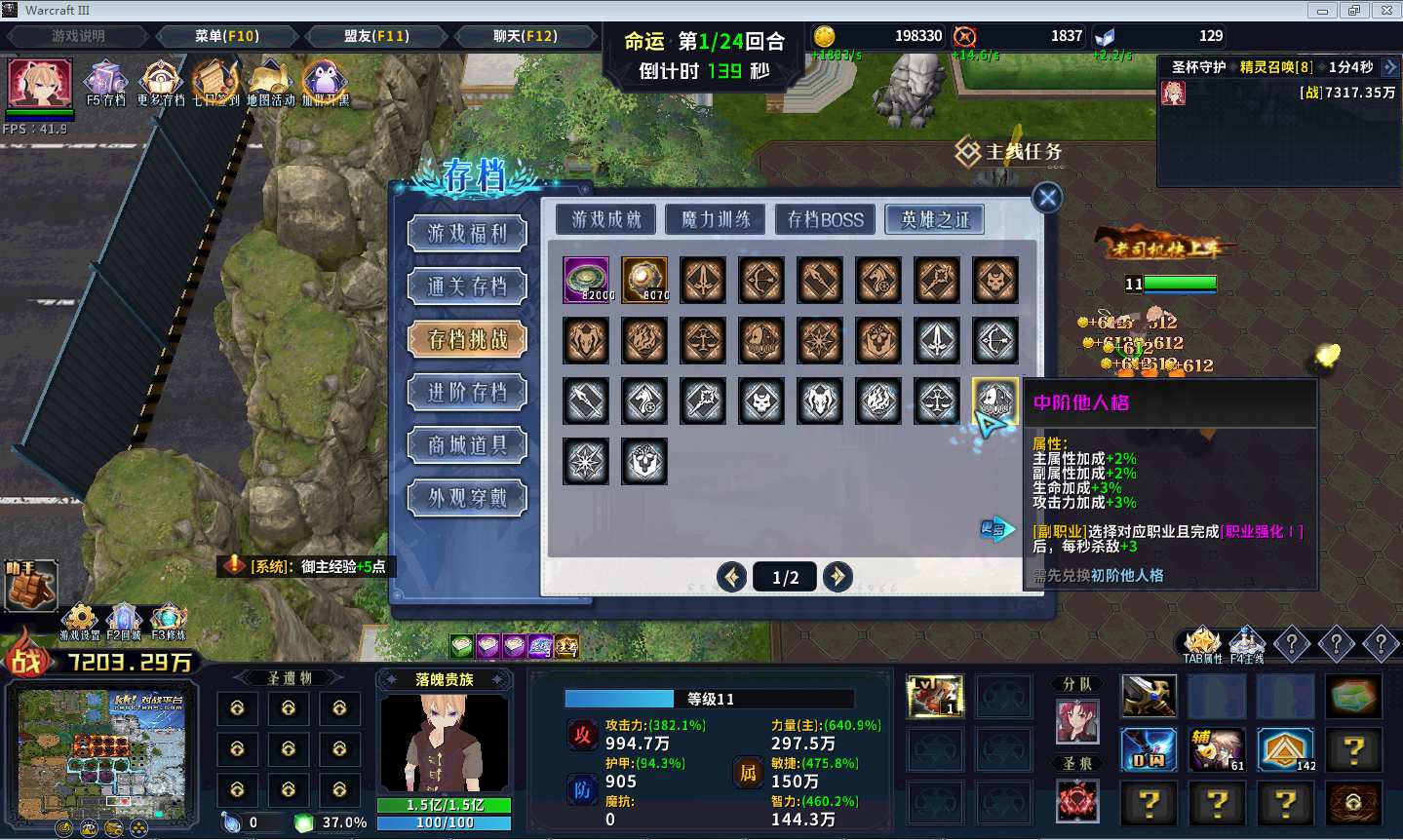Select the 存档BOSS tab
1403x840 pixels.
[825, 219]
